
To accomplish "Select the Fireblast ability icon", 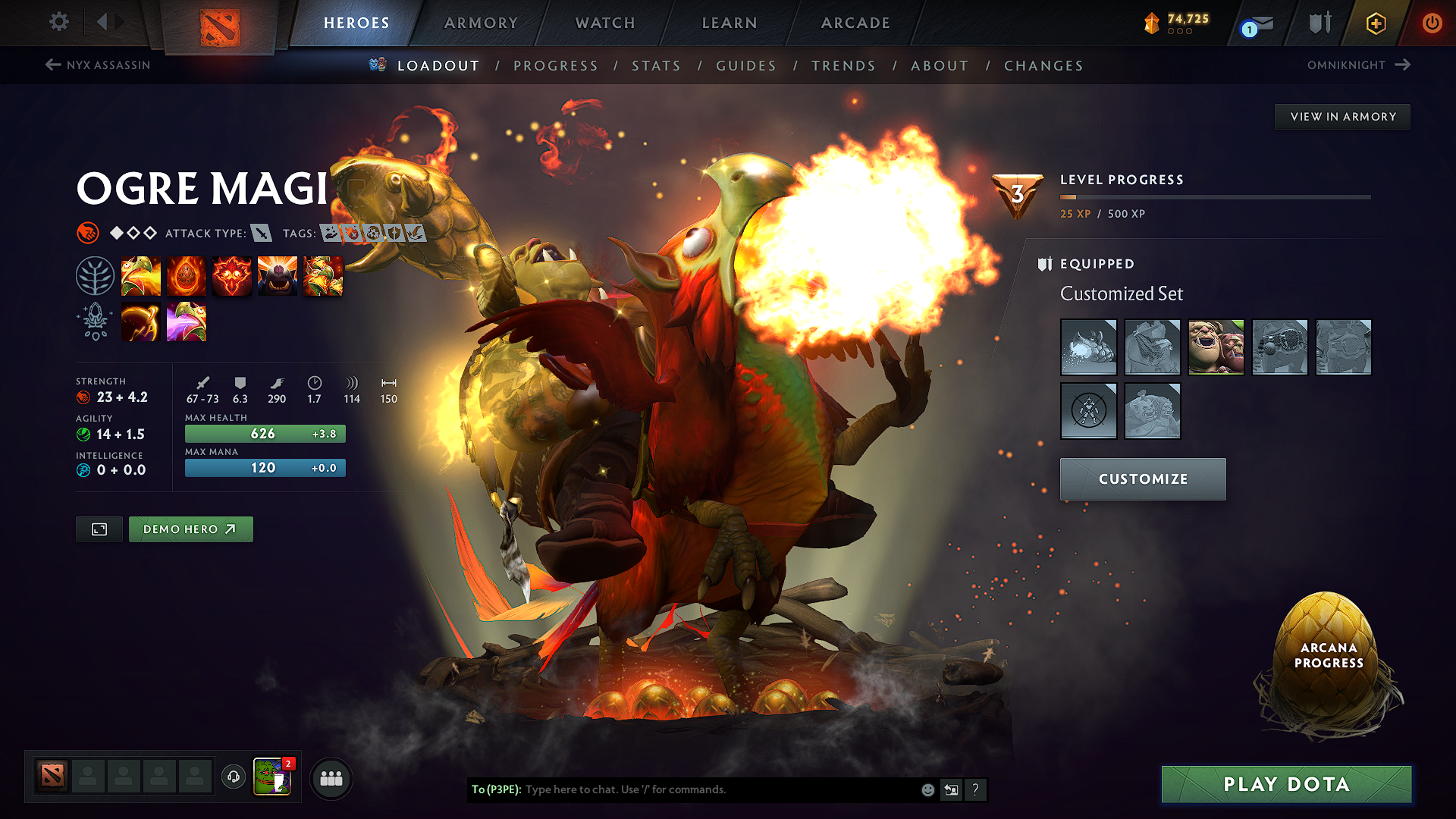I will pyautogui.click(x=141, y=276).
